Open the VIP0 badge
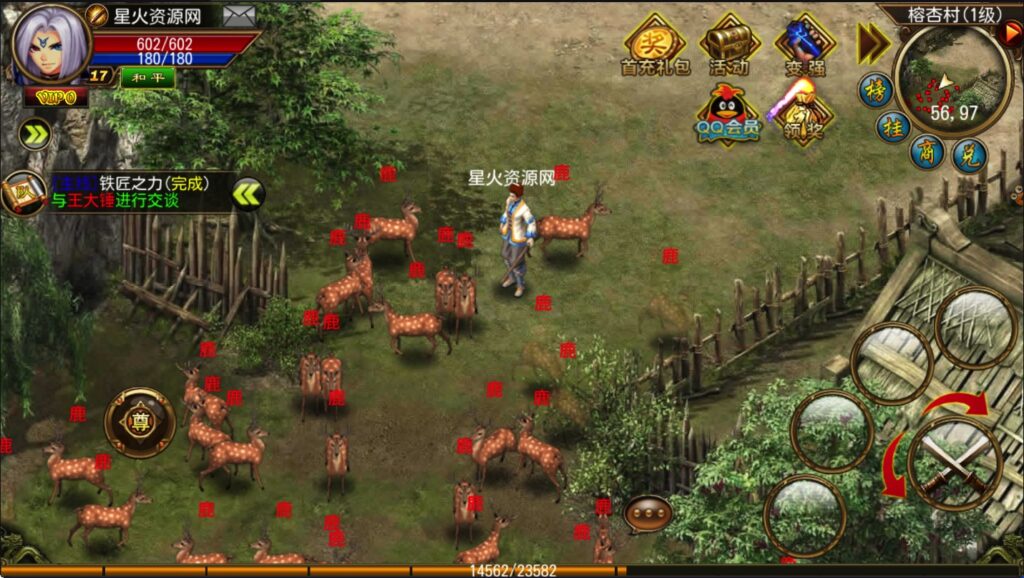This screenshot has height=578, width=1024. tap(53, 97)
